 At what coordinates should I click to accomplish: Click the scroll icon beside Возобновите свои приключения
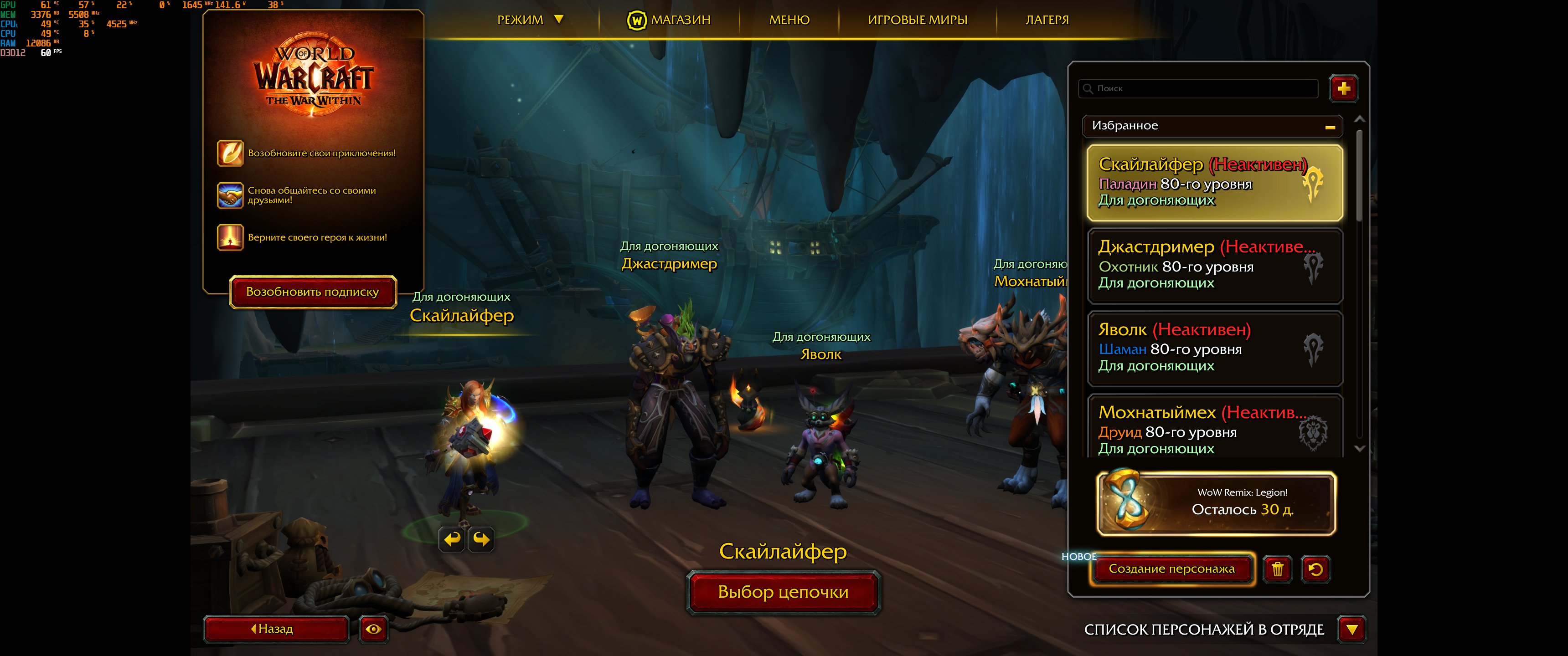[x=230, y=154]
